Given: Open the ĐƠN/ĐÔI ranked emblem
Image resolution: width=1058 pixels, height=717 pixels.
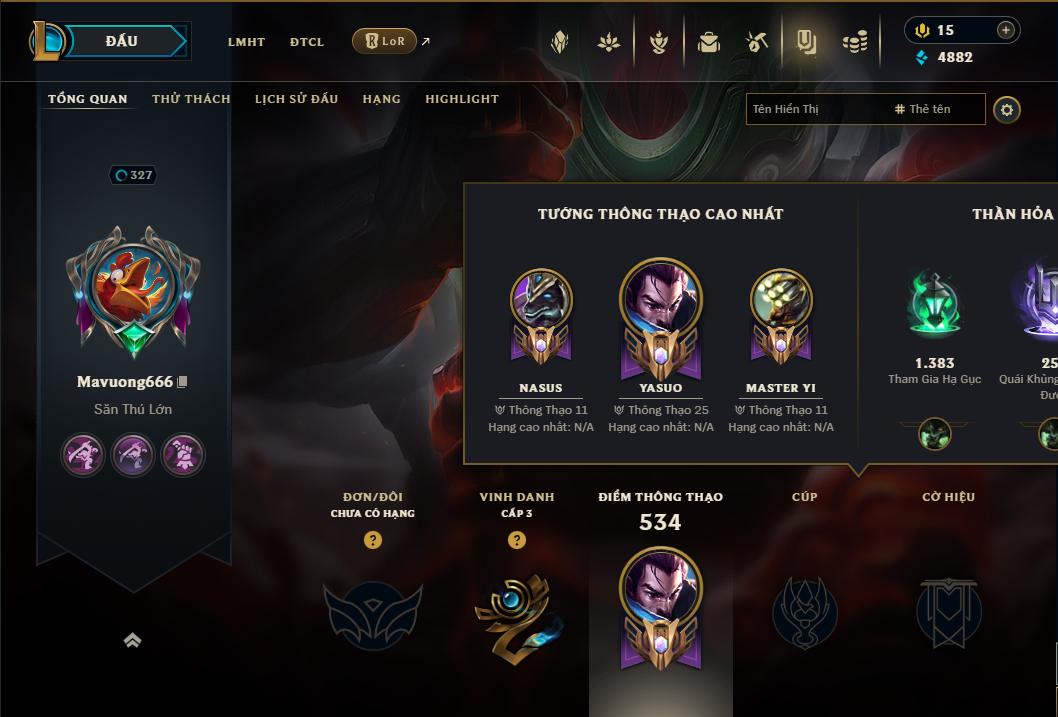Looking at the screenshot, I should pyautogui.click(x=372, y=610).
